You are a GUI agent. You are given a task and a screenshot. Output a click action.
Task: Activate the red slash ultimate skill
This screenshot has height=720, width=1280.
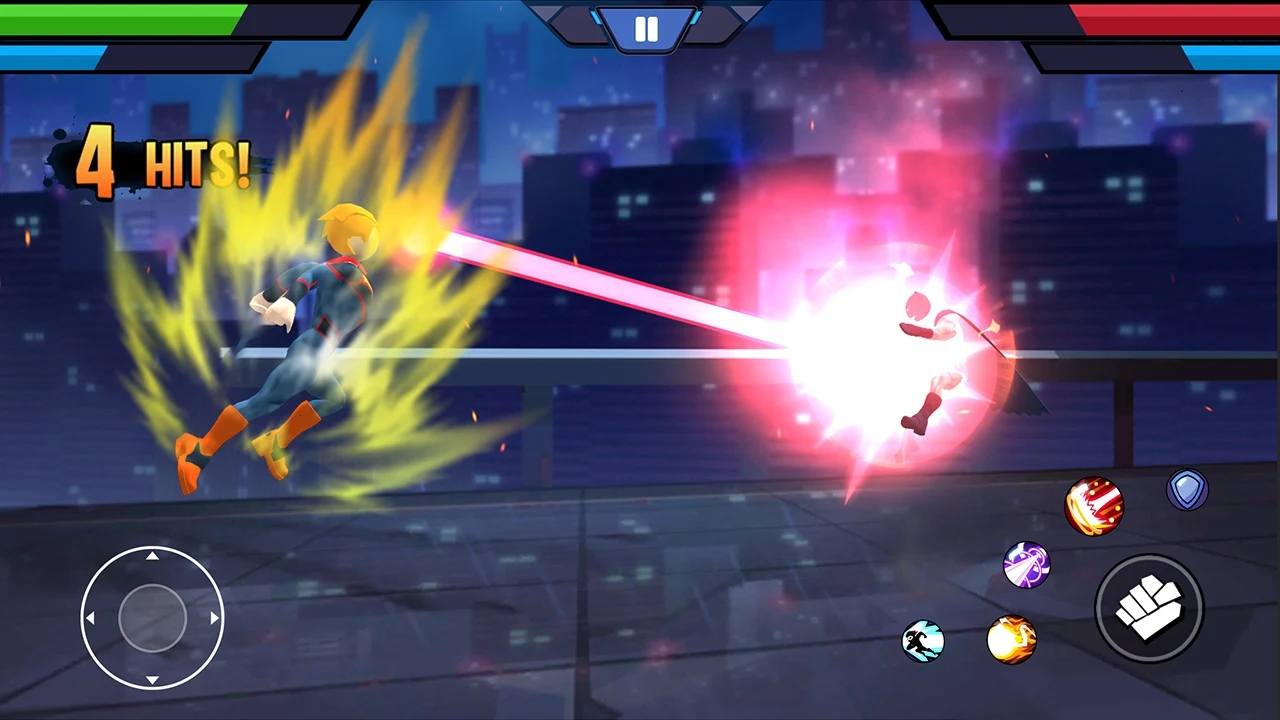1095,507
